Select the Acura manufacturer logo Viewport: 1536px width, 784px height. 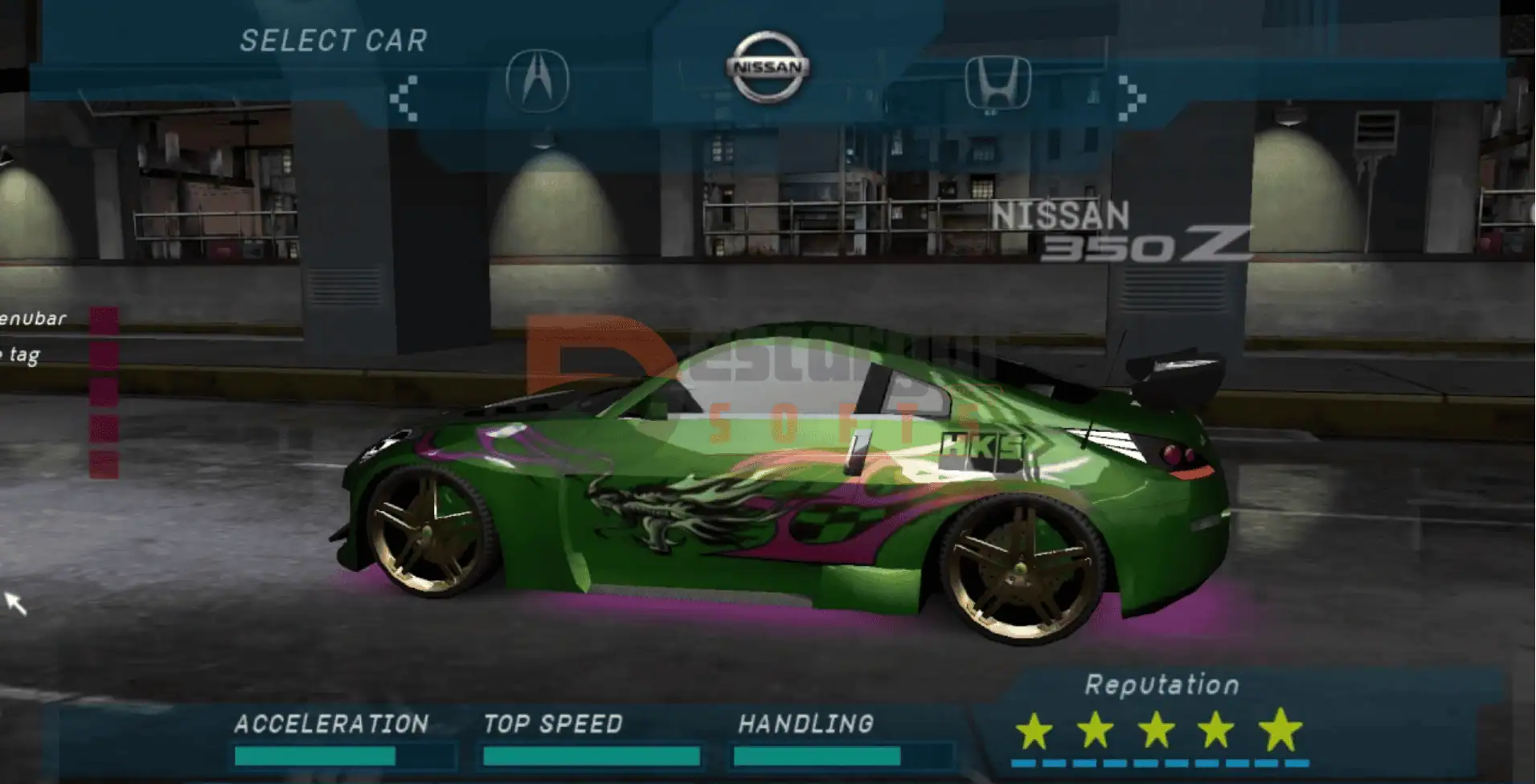(537, 81)
